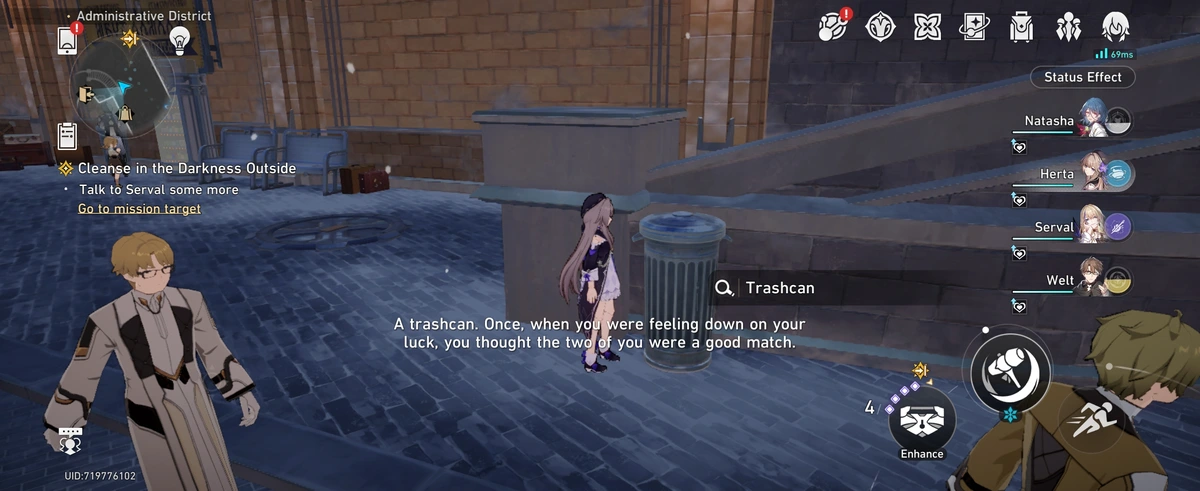
Task: Open the star card Warp icon
Action: (x=974, y=26)
